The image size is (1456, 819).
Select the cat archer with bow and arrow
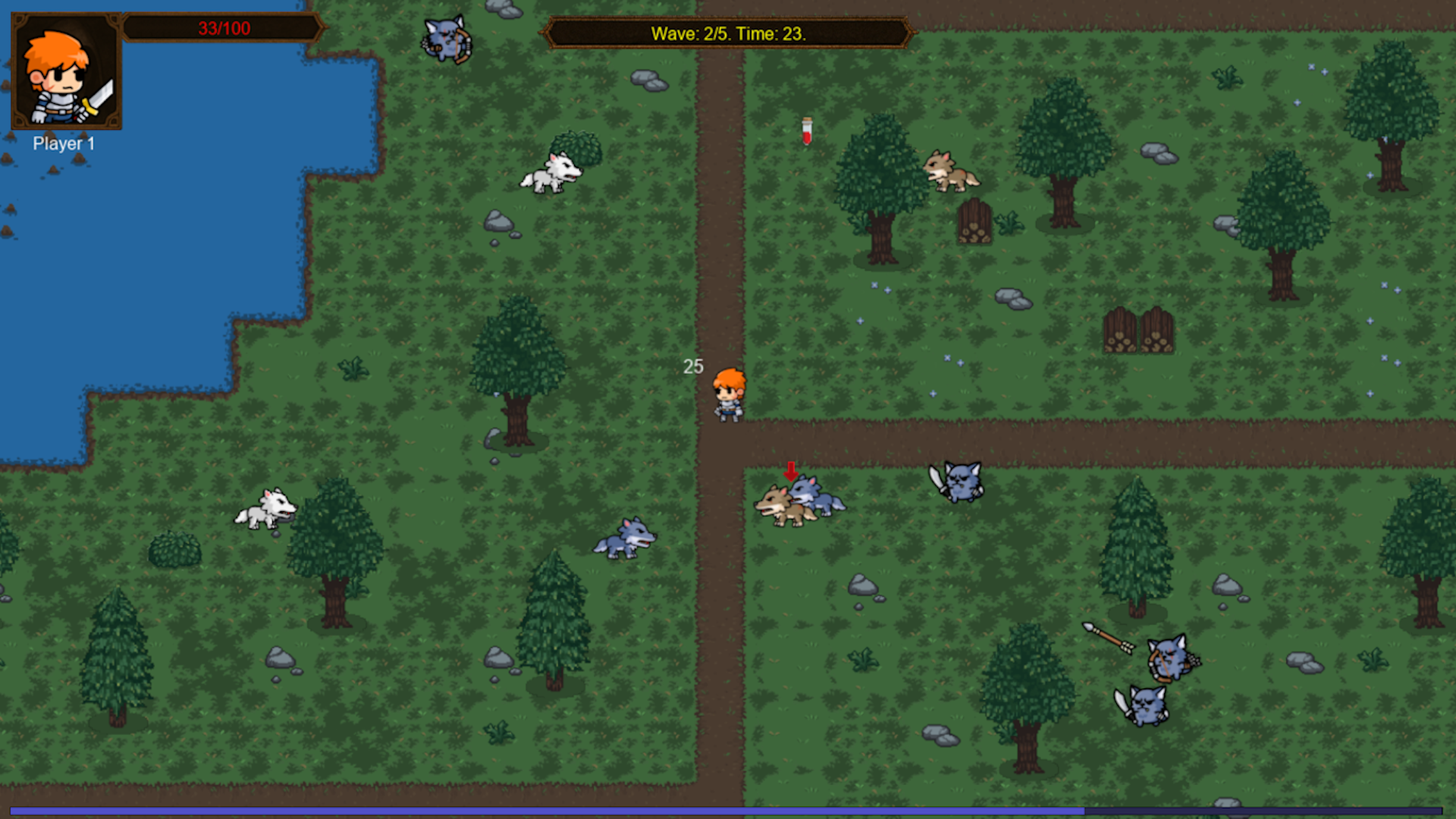(x=1172, y=660)
